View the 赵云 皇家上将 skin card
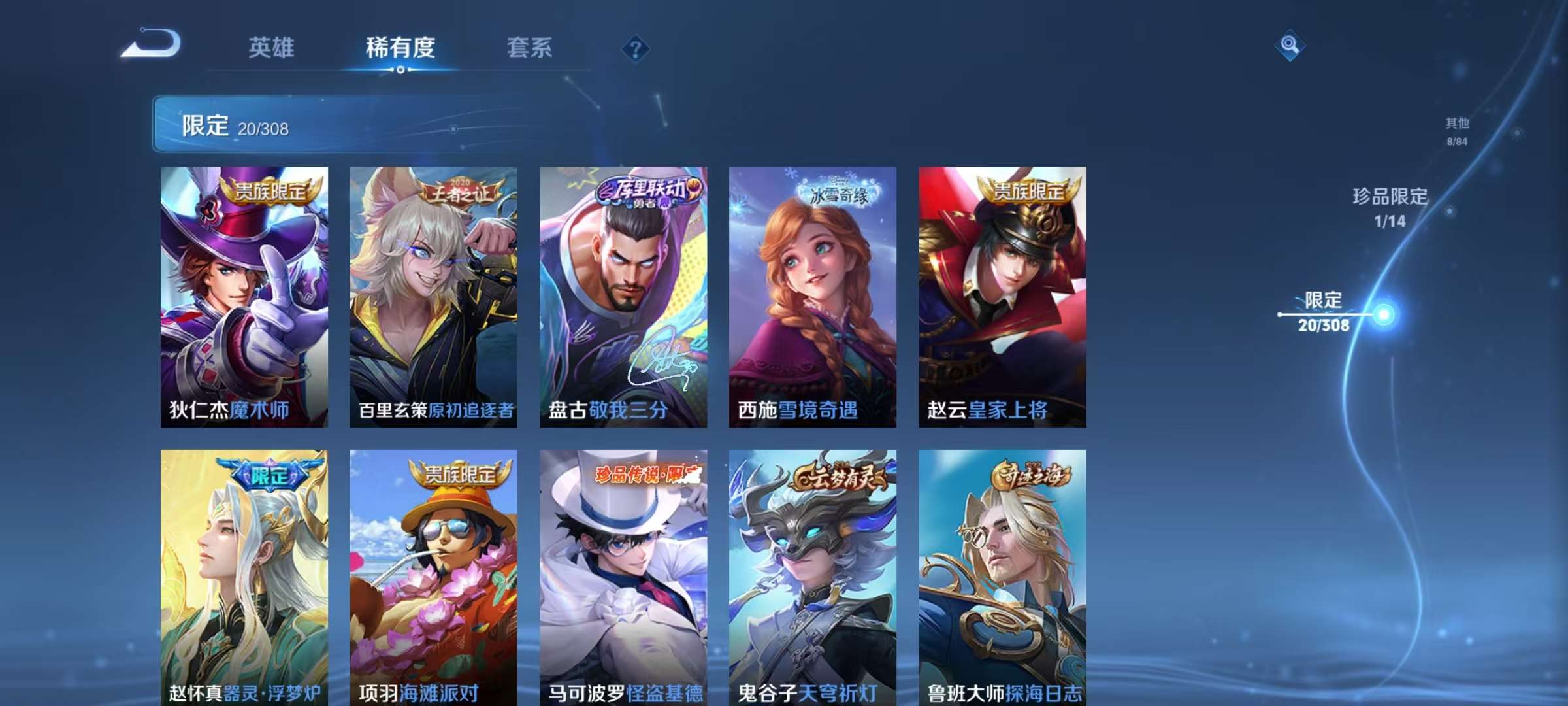The width and height of the screenshot is (1568, 706). [x=1002, y=297]
